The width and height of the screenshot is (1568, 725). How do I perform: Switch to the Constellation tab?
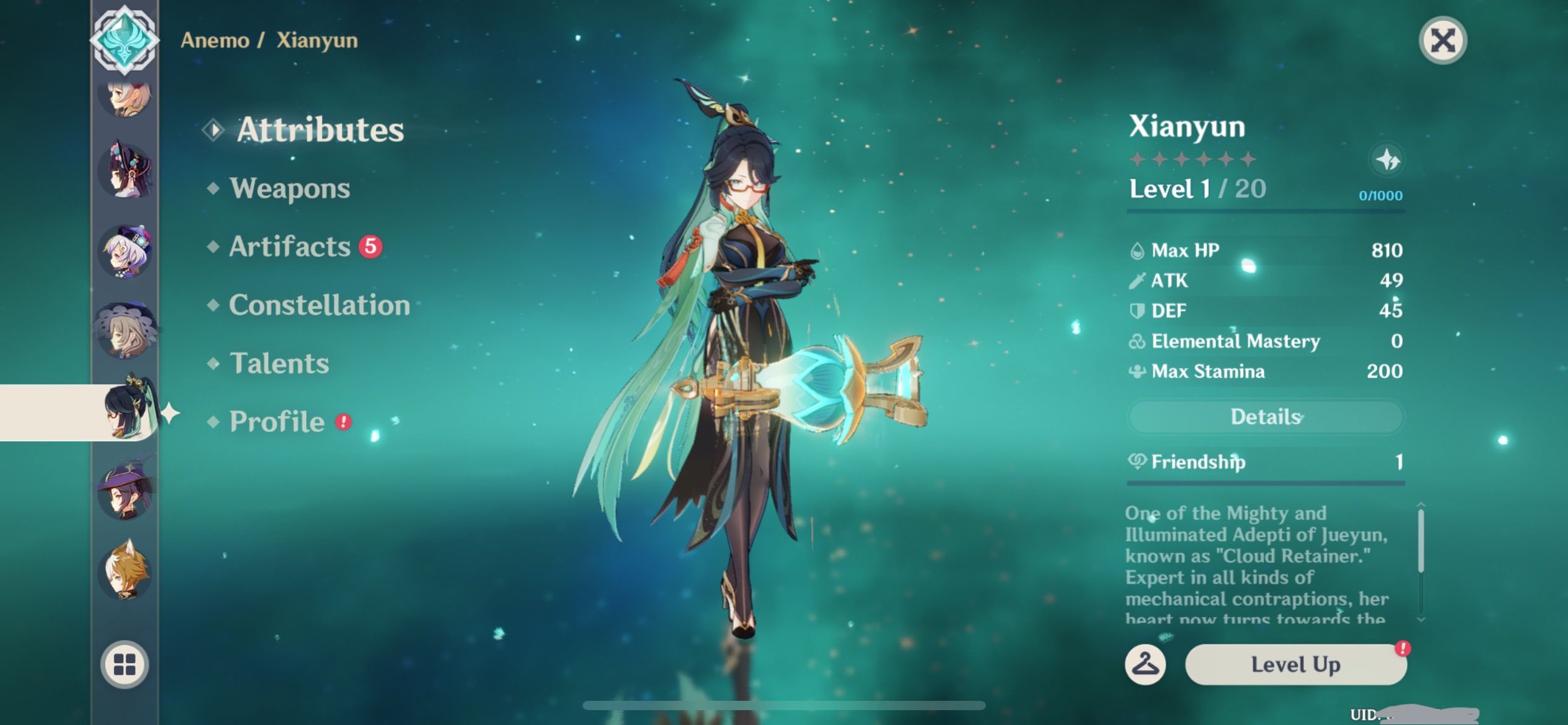320,305
